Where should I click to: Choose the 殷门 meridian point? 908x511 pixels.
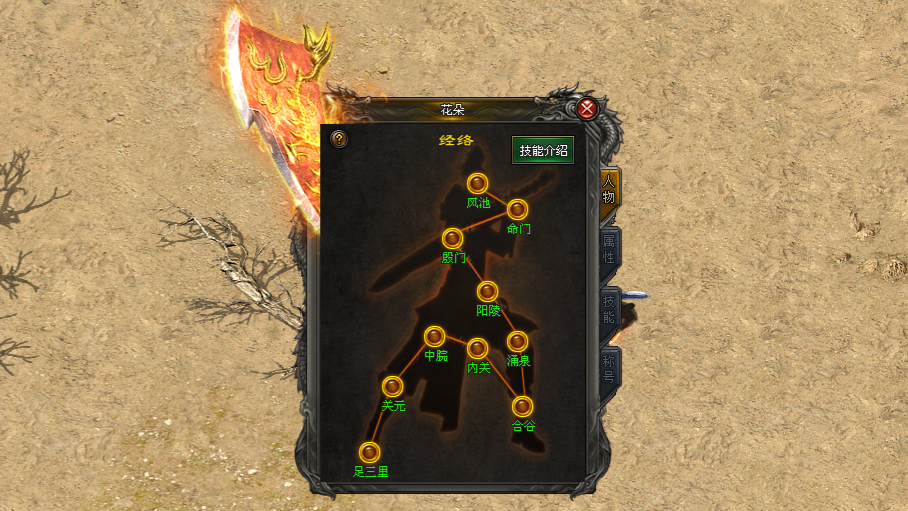pos(453,239)
